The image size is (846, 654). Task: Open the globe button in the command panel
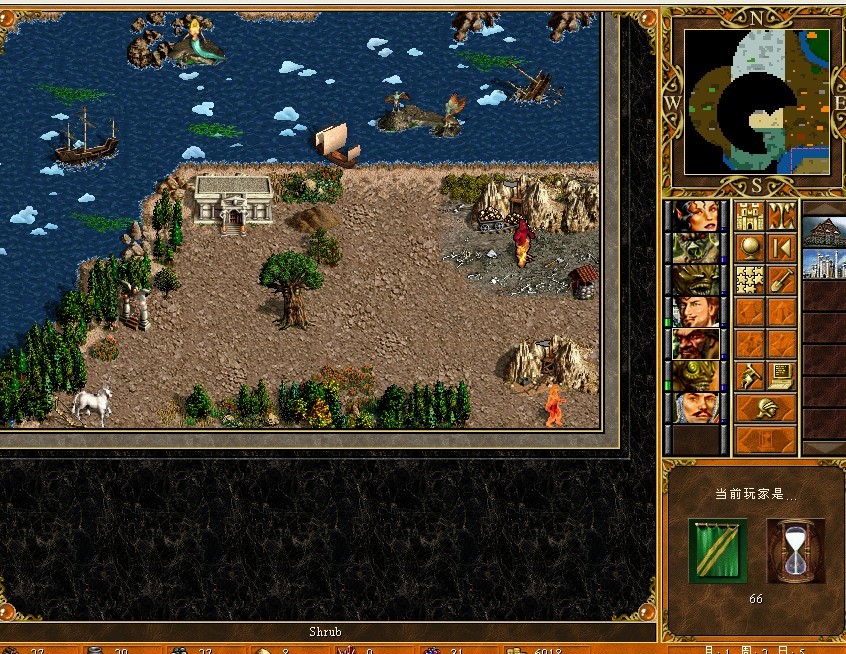click(751, 247)
